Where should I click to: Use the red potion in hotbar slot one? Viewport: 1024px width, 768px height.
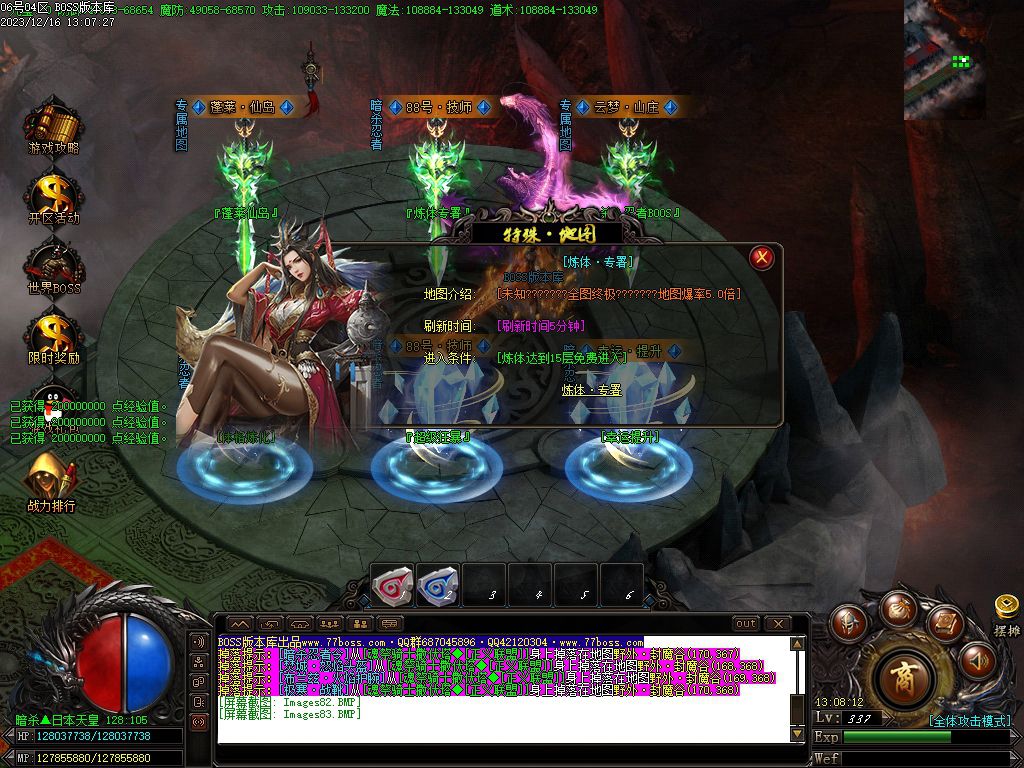(392, 586)
